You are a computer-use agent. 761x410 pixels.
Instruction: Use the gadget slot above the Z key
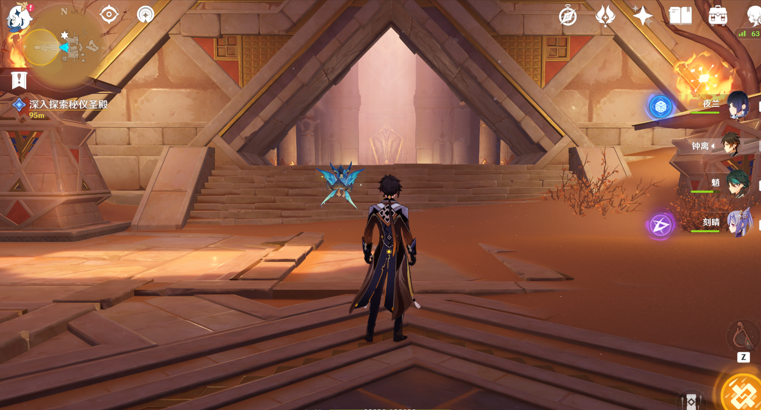(743, 335)
